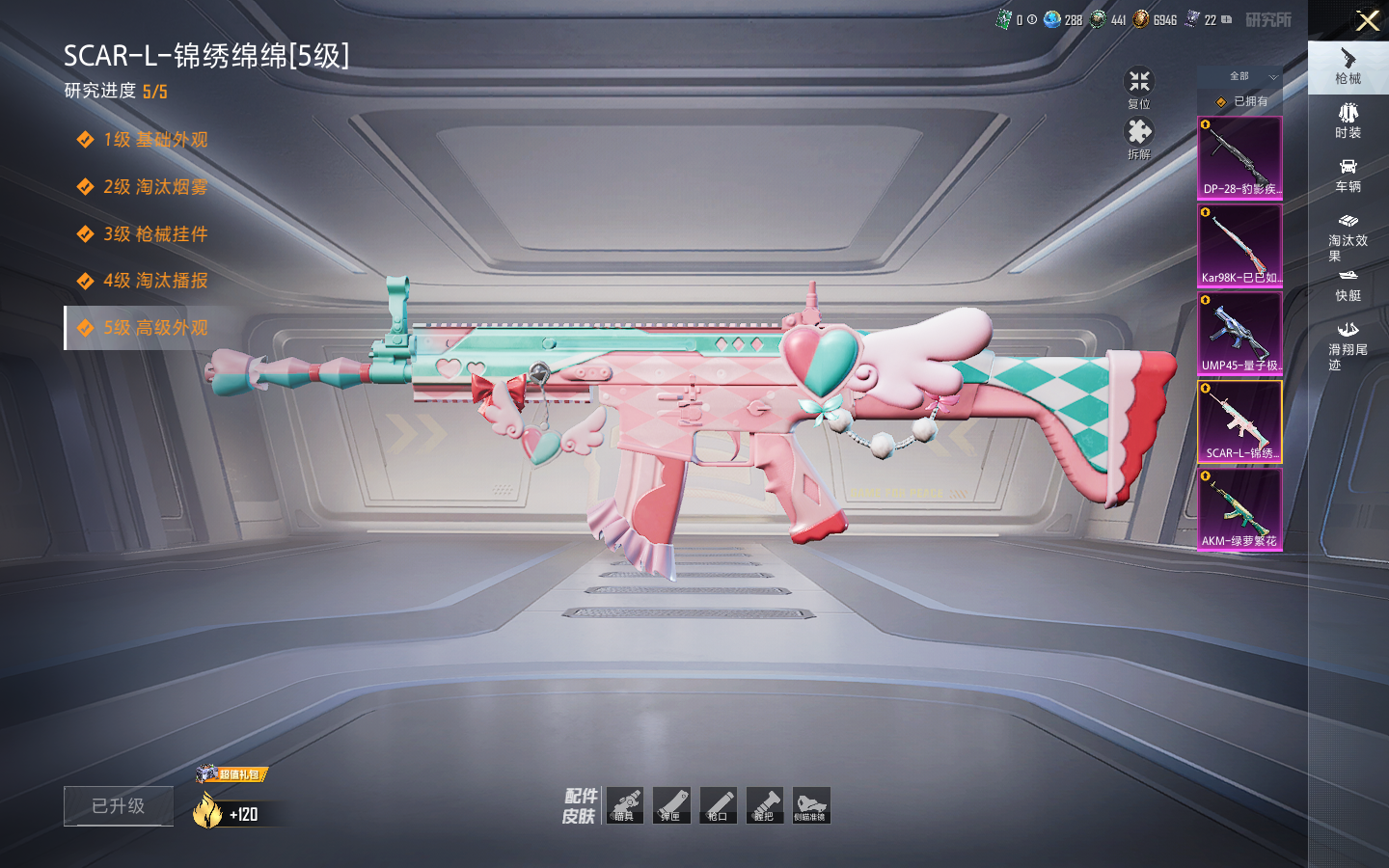Image resolution: width=1389 pixels, height=868 pixels.
Task: Show level 3 枪械挂件 entry
Action: 154,234
